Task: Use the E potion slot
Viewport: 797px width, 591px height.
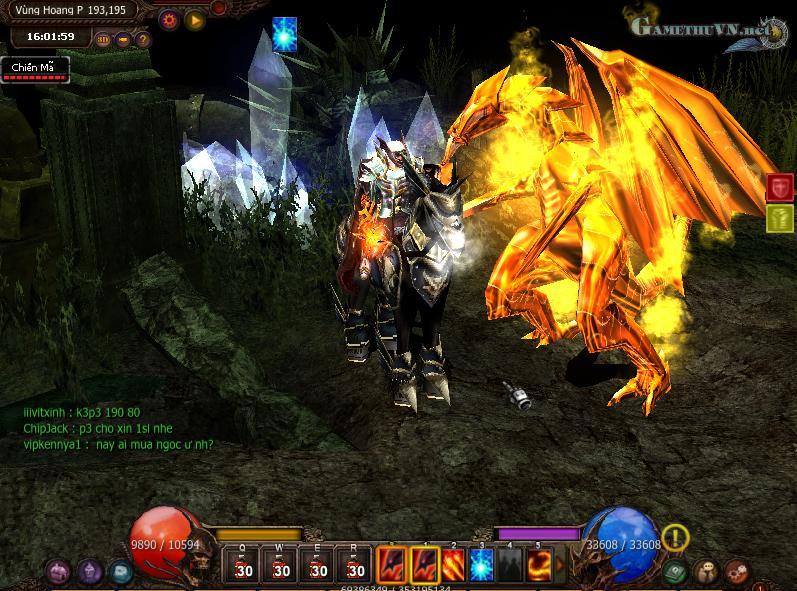Action: click(318, 564)
